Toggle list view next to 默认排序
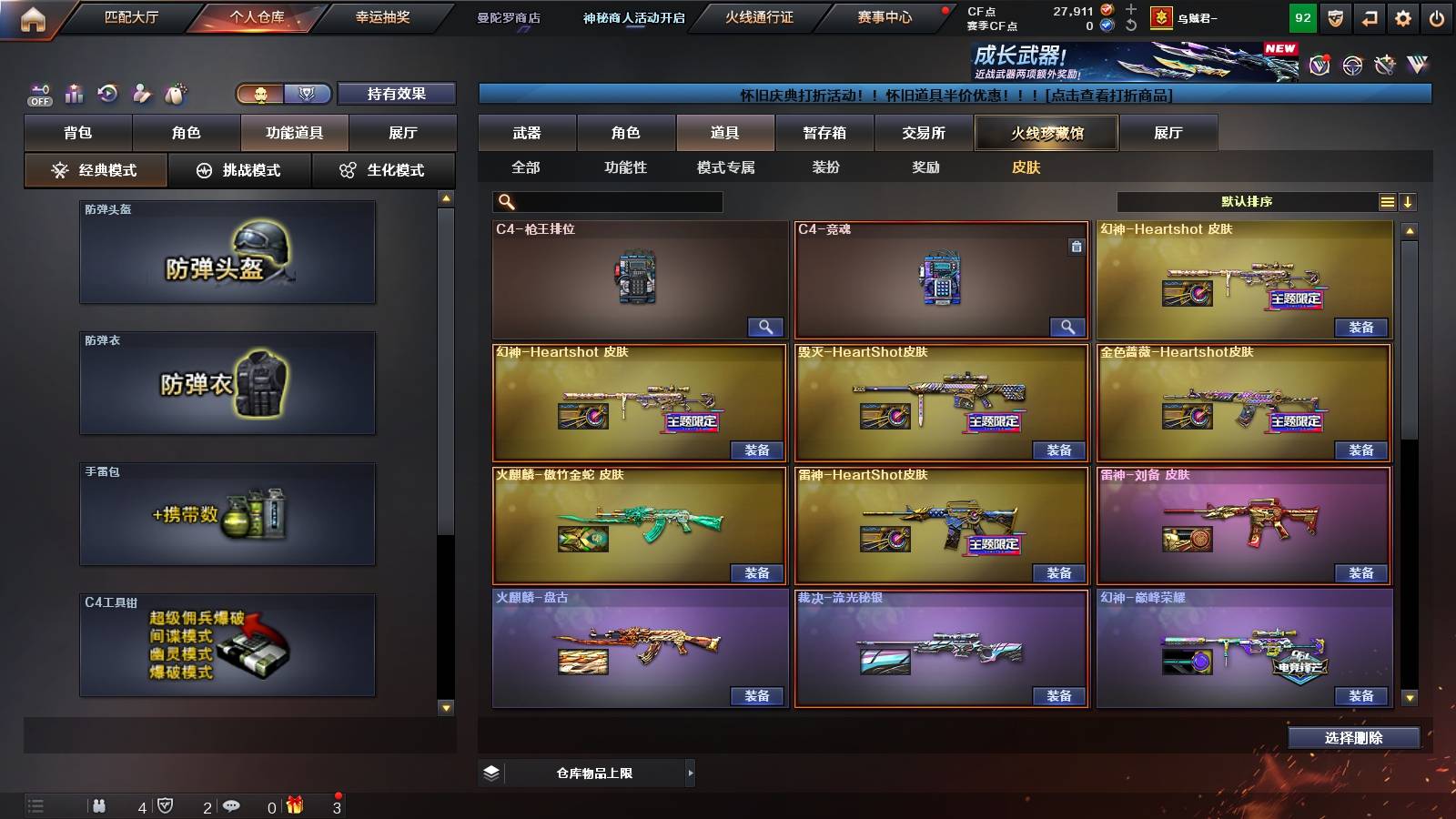1456x819 pixels. (x=1387, y=201)
